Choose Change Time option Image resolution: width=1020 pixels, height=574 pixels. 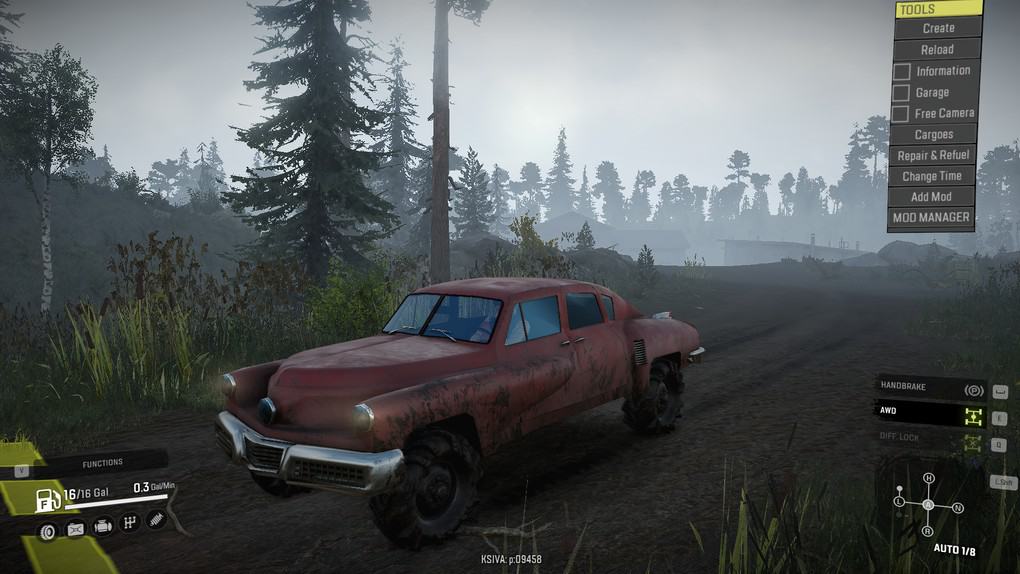point(932,177)
